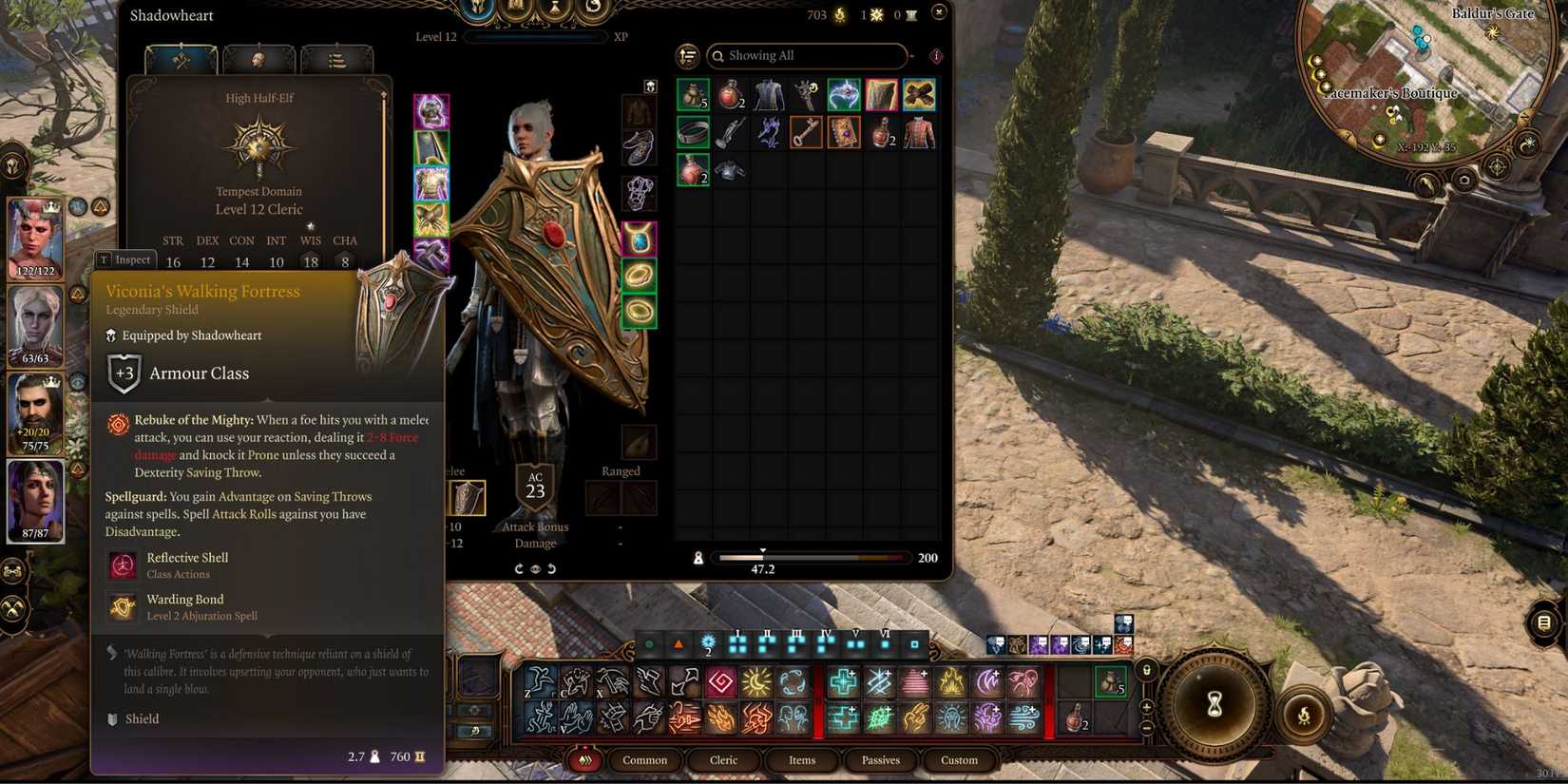Expand the arrow at the right of the search bar

(912, 56)
